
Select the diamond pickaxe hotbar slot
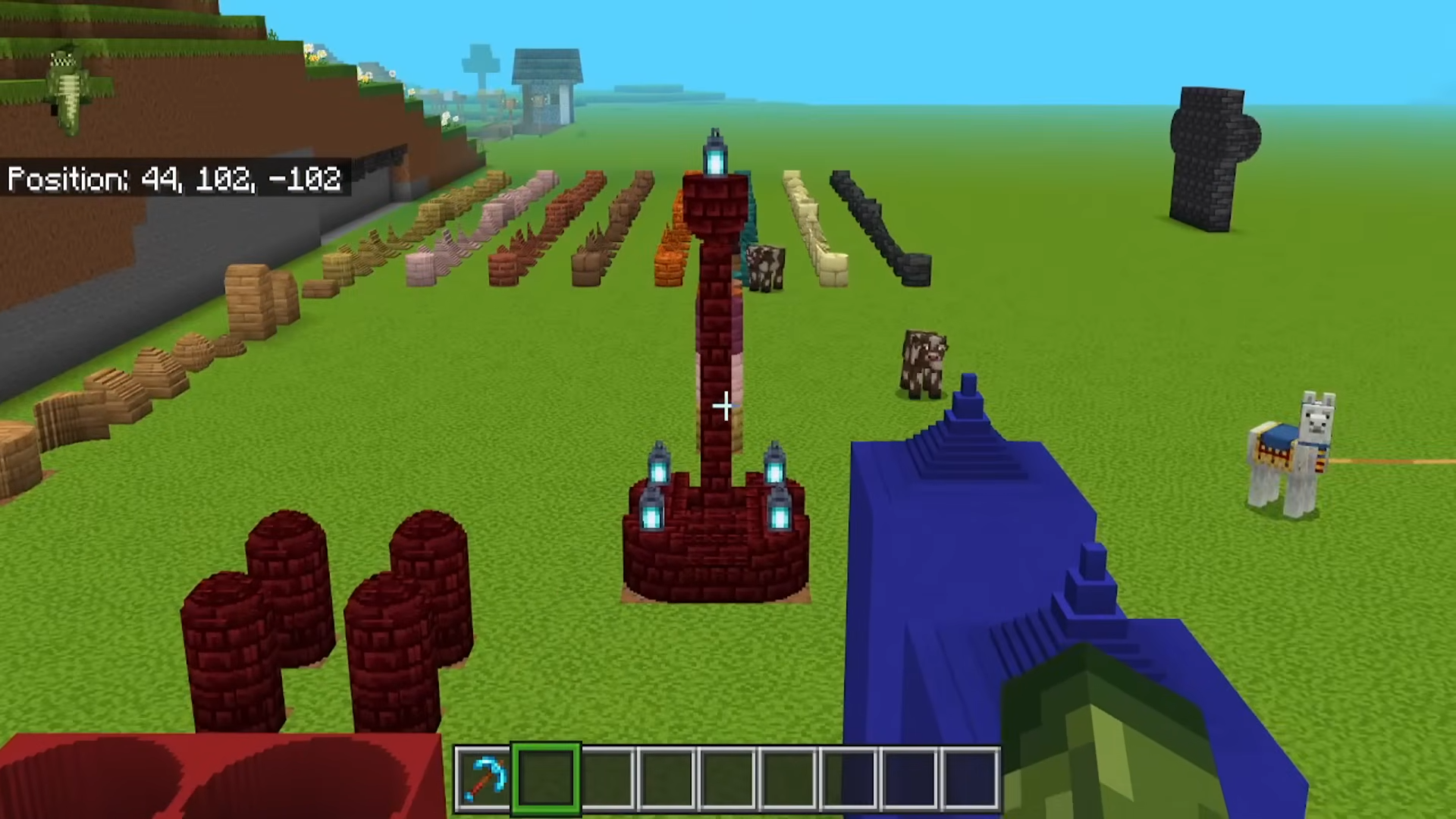(x=485, y=780)
